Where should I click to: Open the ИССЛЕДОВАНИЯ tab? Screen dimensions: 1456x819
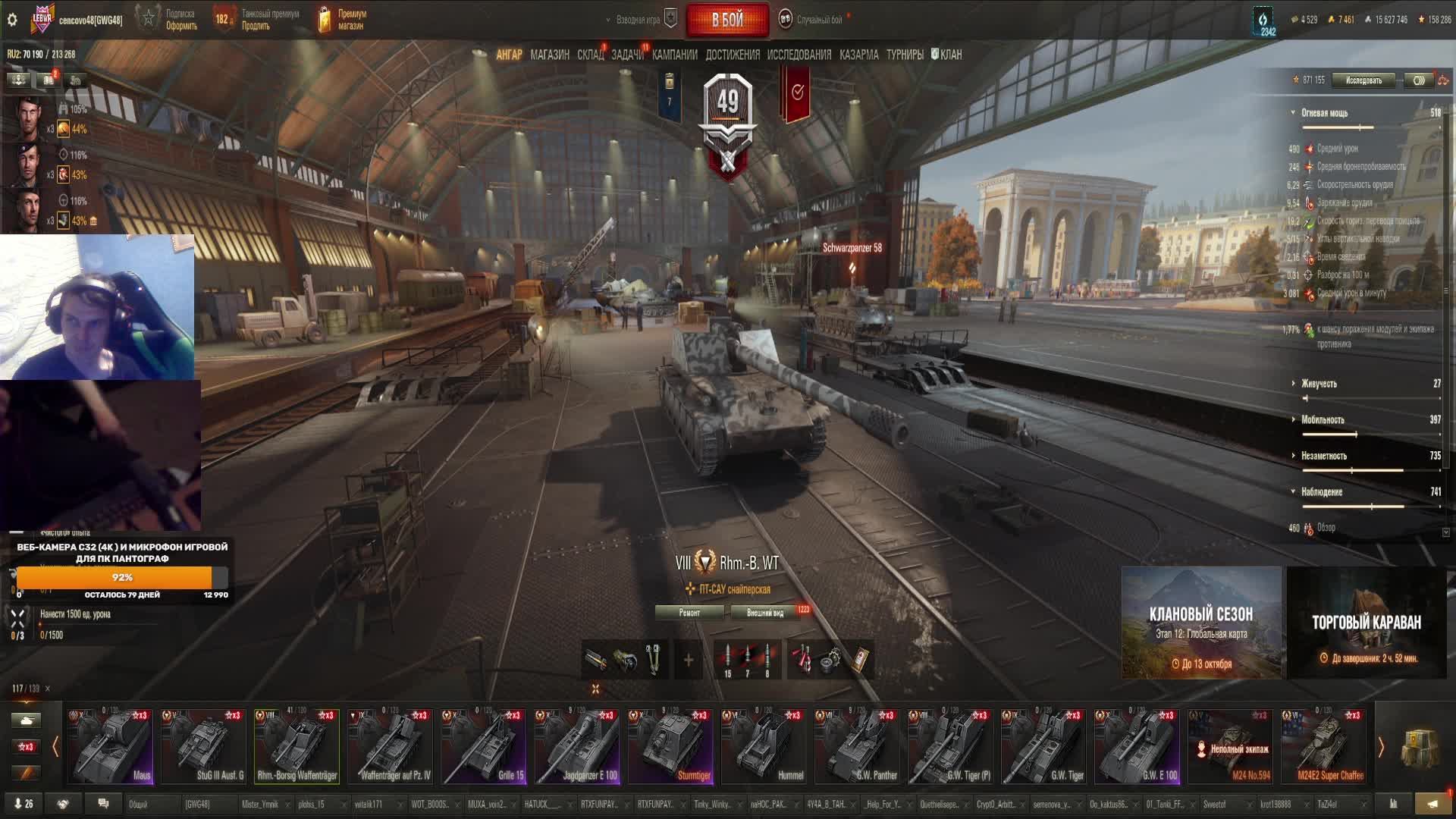click(799, 55)
